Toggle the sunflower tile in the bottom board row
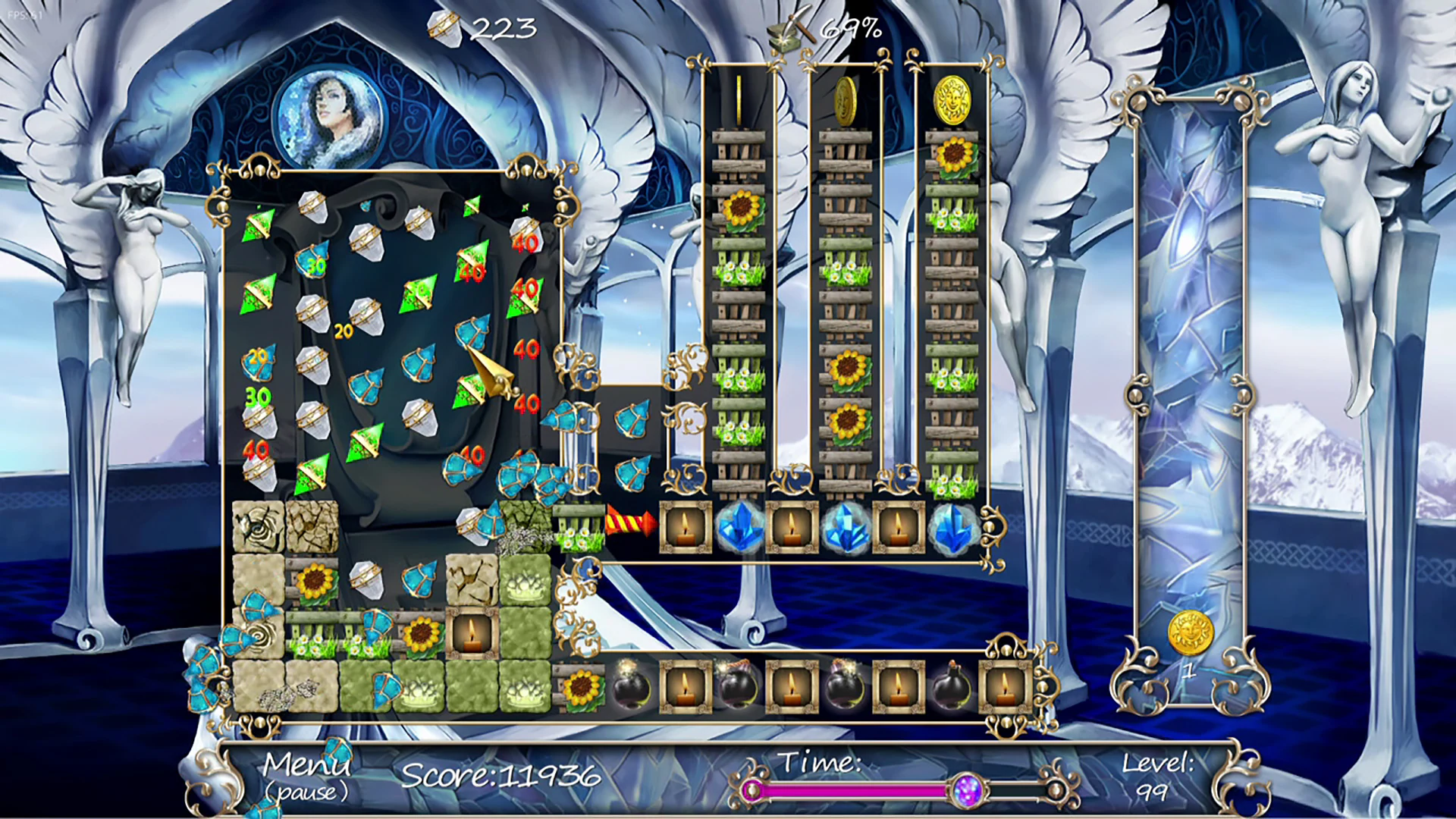1456x819 pixels. pyautogui.click(x=581, y=685)
